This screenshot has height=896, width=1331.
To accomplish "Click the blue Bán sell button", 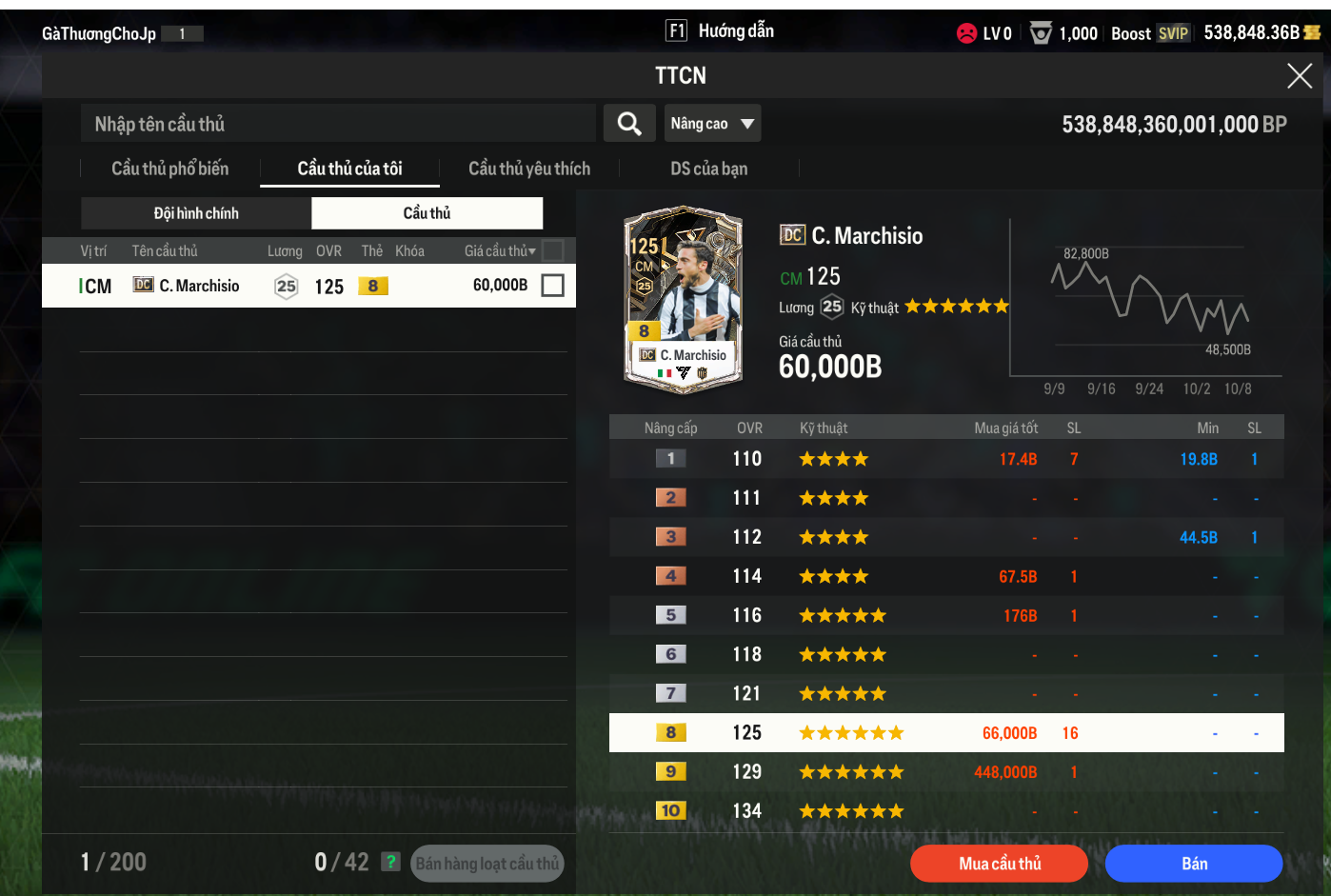I will tap(1194, 864).
